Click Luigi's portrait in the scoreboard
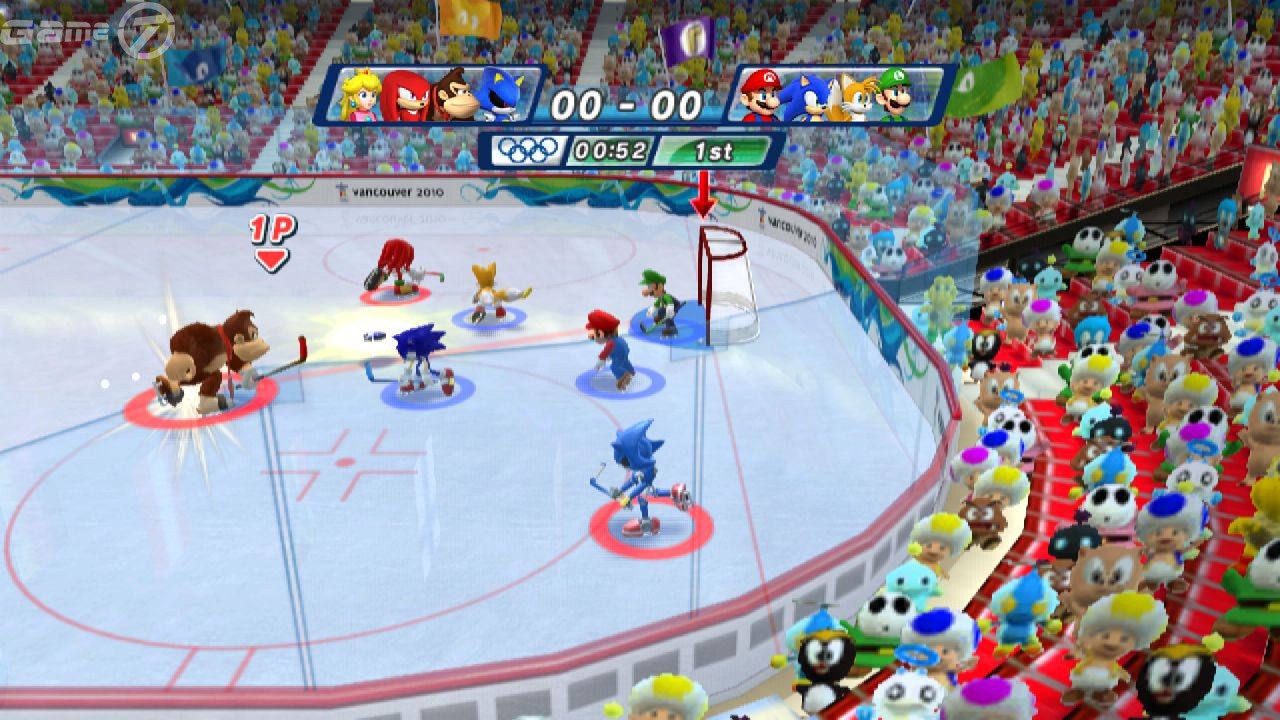The width and height of the screenshot is (1280, 720). coord(896,96)
